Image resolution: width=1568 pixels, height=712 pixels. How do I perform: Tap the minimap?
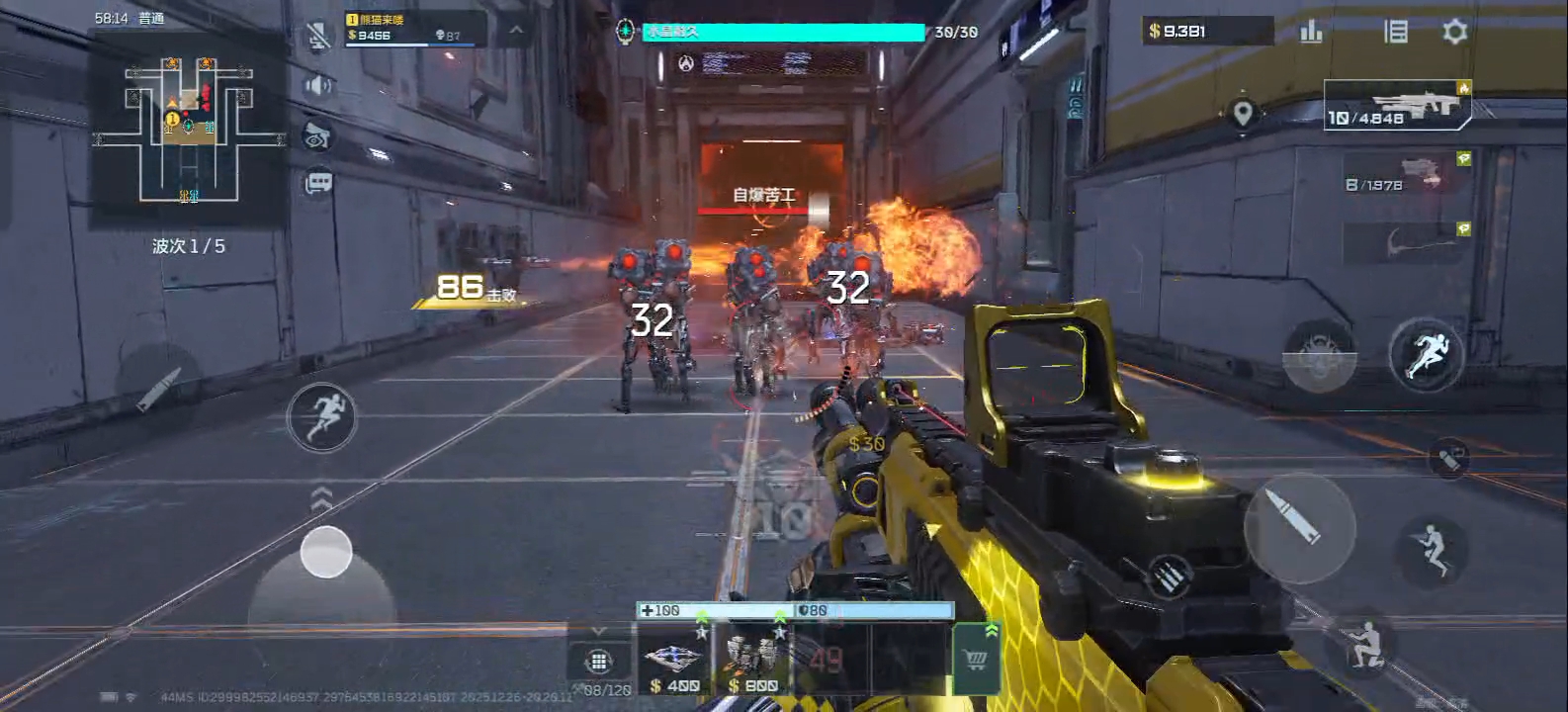coord(188,127)
